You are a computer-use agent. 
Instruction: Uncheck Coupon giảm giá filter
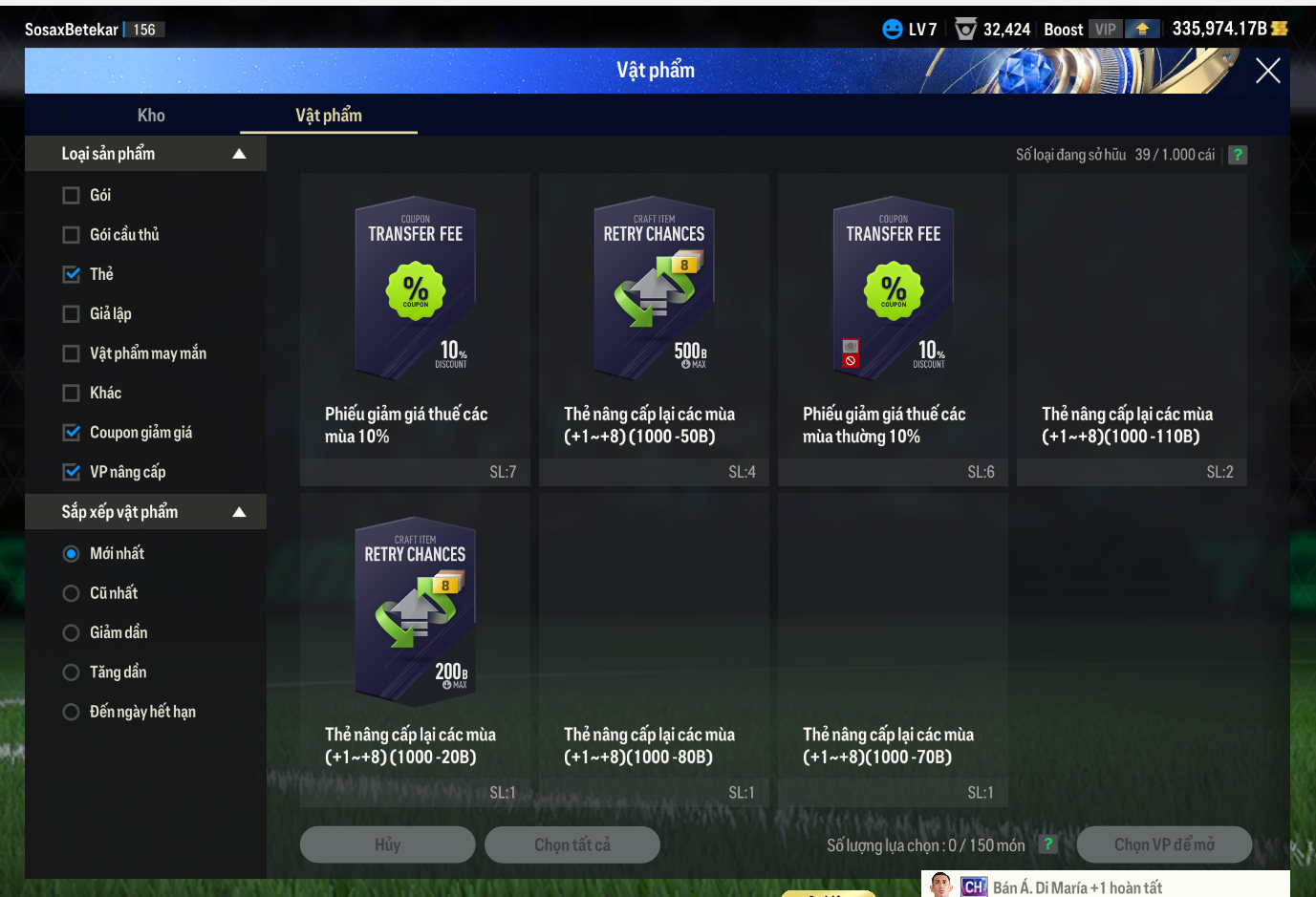71,433
